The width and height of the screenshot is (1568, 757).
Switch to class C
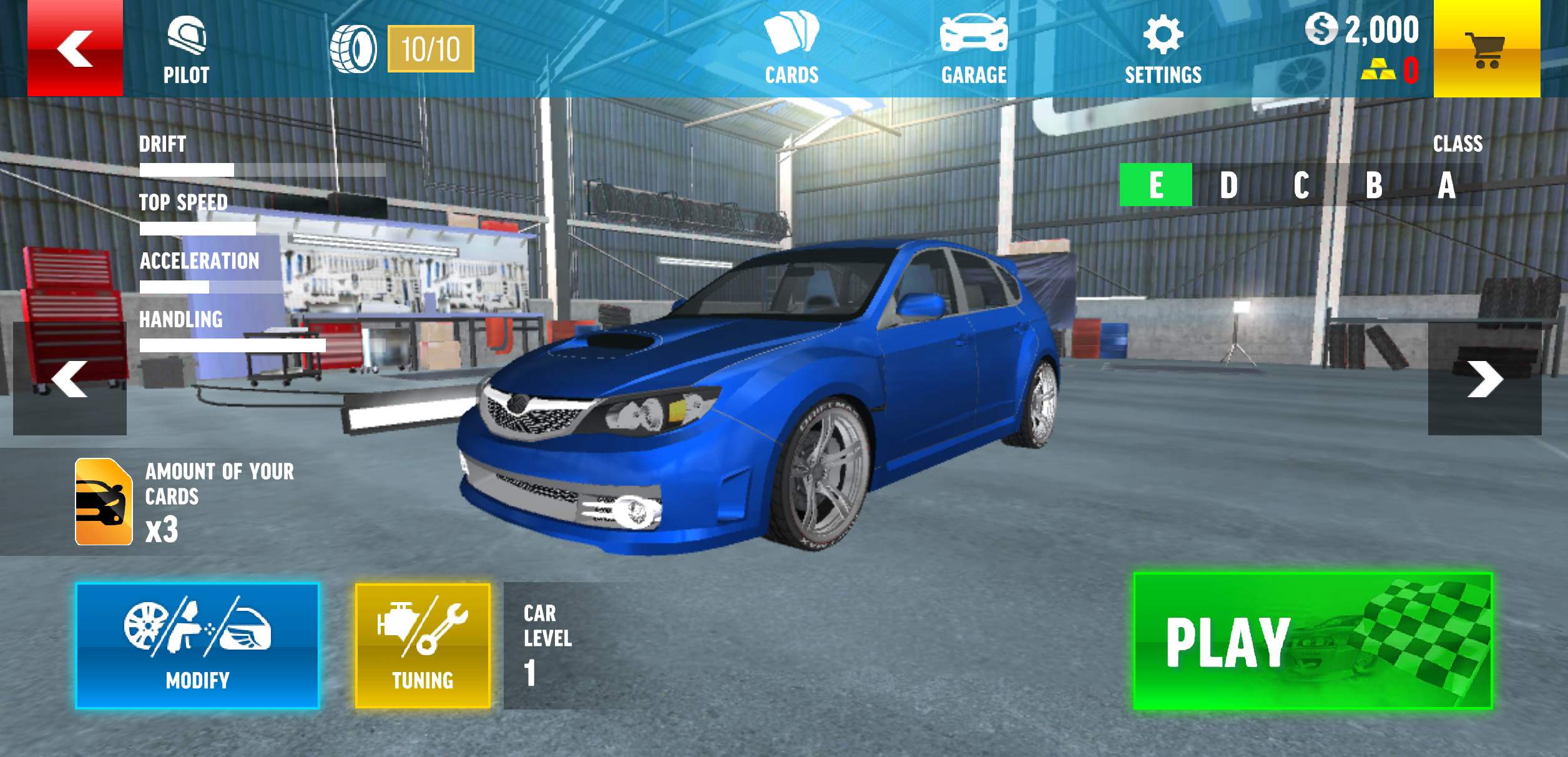click(x=1301, y=185)
